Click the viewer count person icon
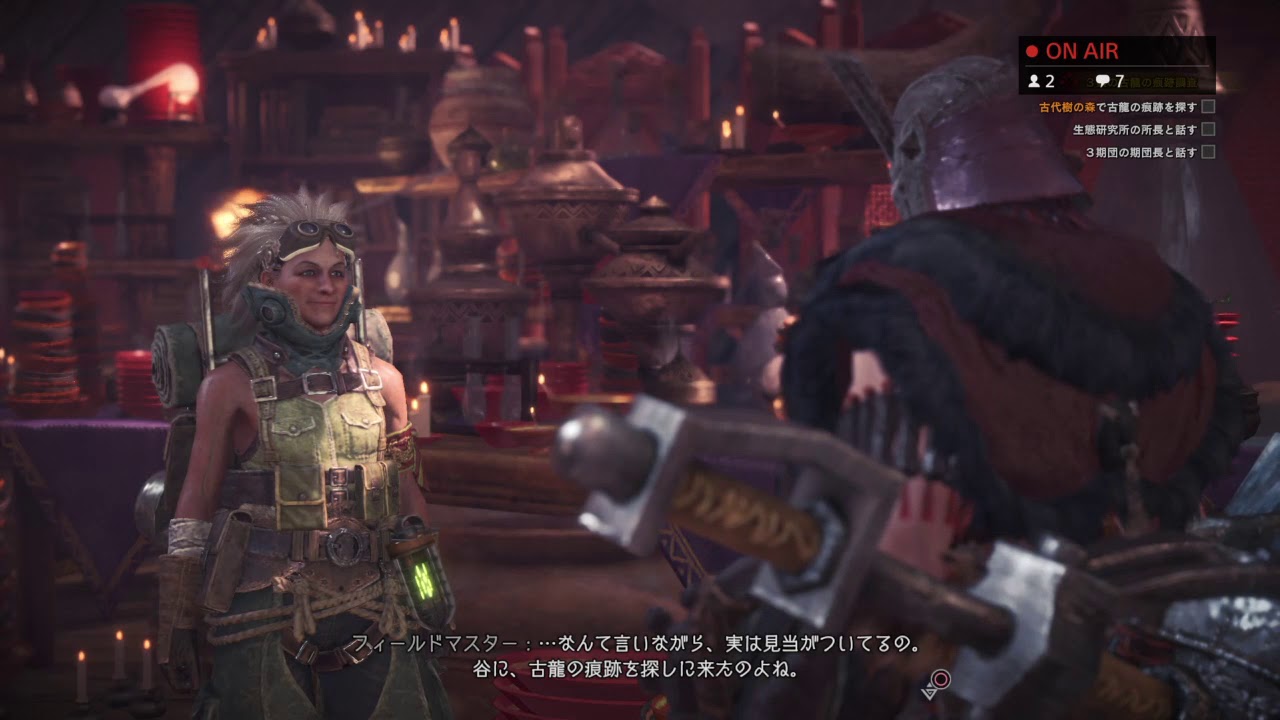 pos(1034,80)
